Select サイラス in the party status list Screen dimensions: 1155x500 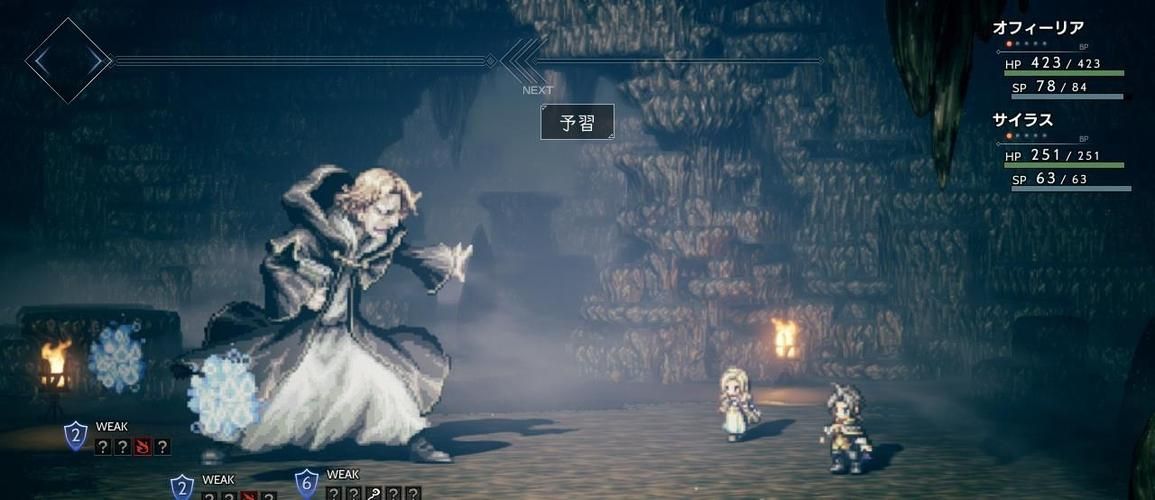[x=1023, y=120]
